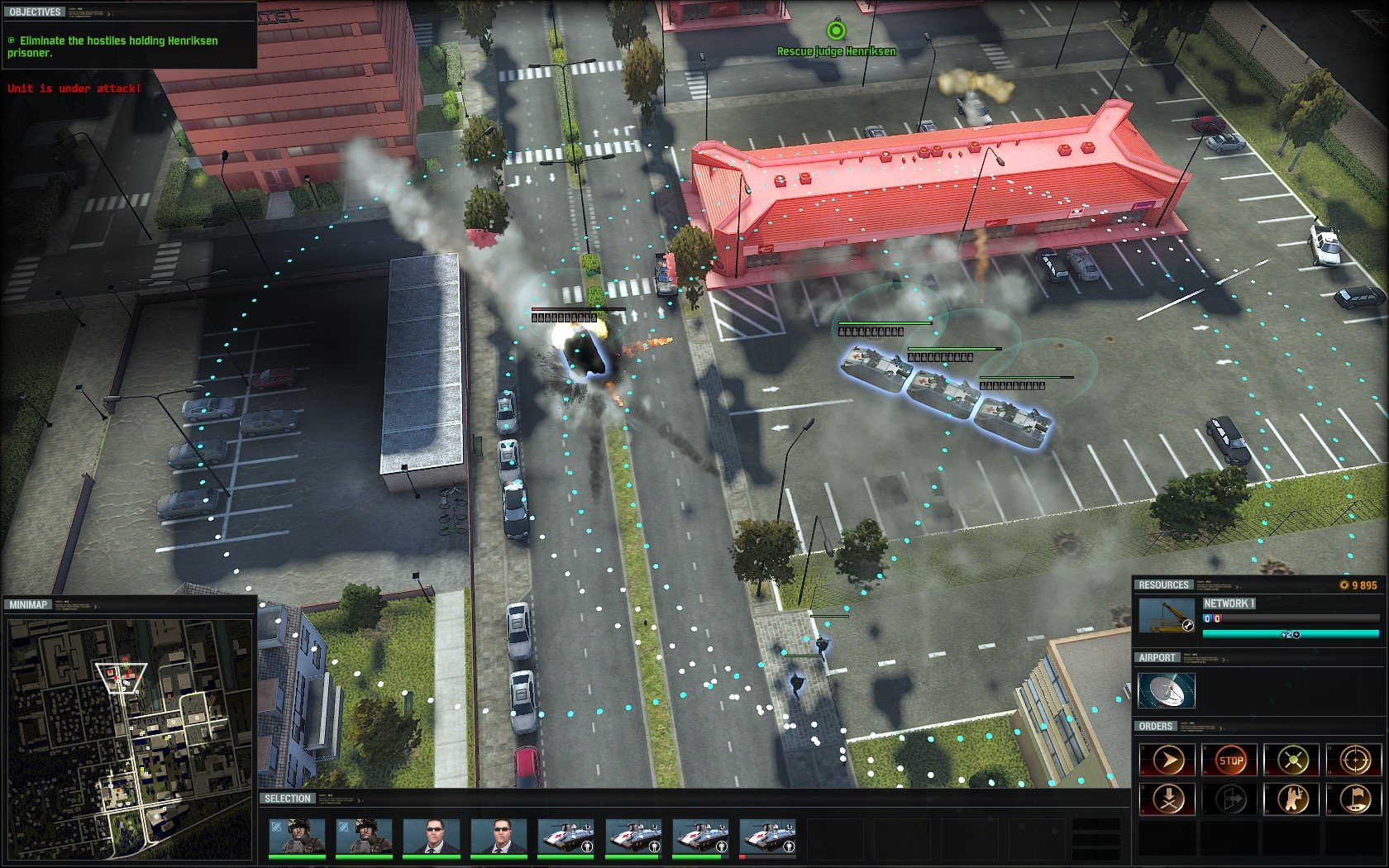Click the Rescue judge Henriksen objective marker
The image size is (1389, 868).
click(x=836, y=31)
